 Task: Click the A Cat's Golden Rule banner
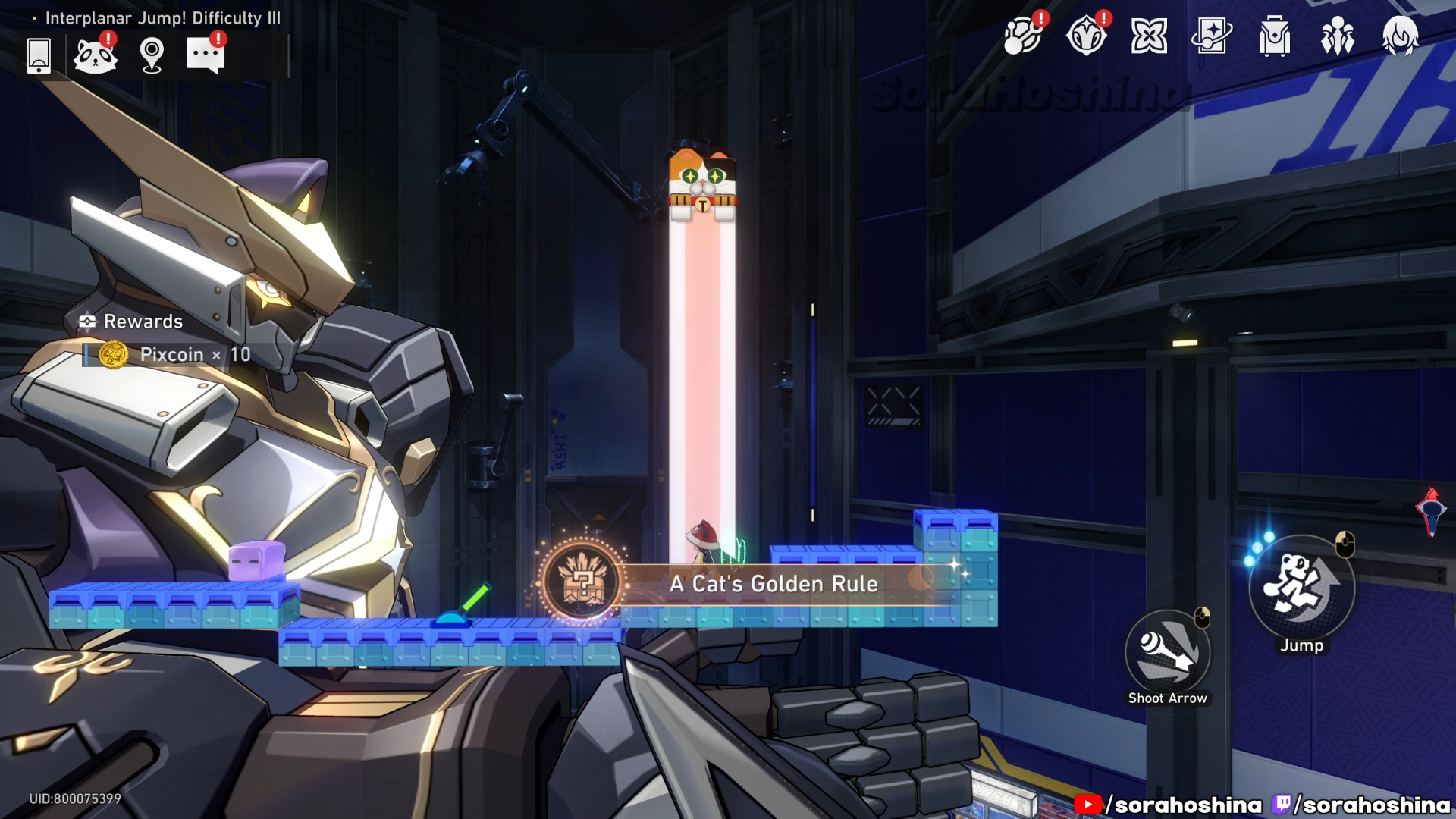[773, 584]
